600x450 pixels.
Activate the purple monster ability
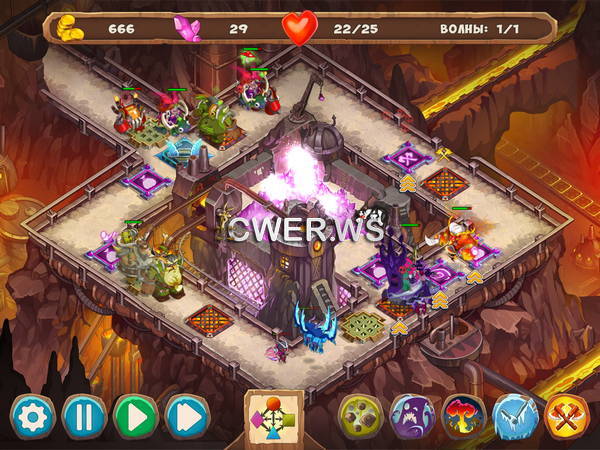click(412, 416)
